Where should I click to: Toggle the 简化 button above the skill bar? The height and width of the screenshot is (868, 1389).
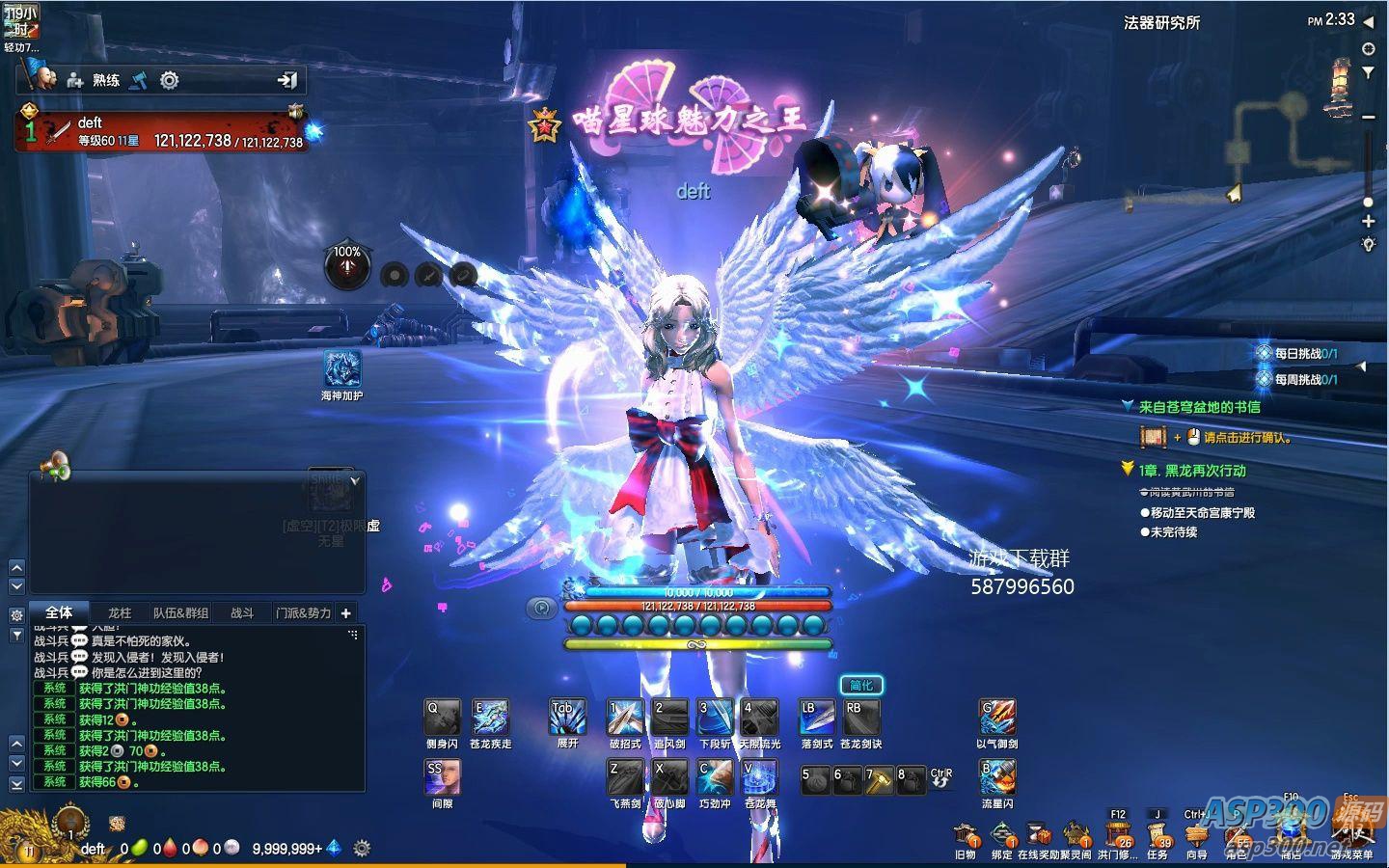coord(861,686)
